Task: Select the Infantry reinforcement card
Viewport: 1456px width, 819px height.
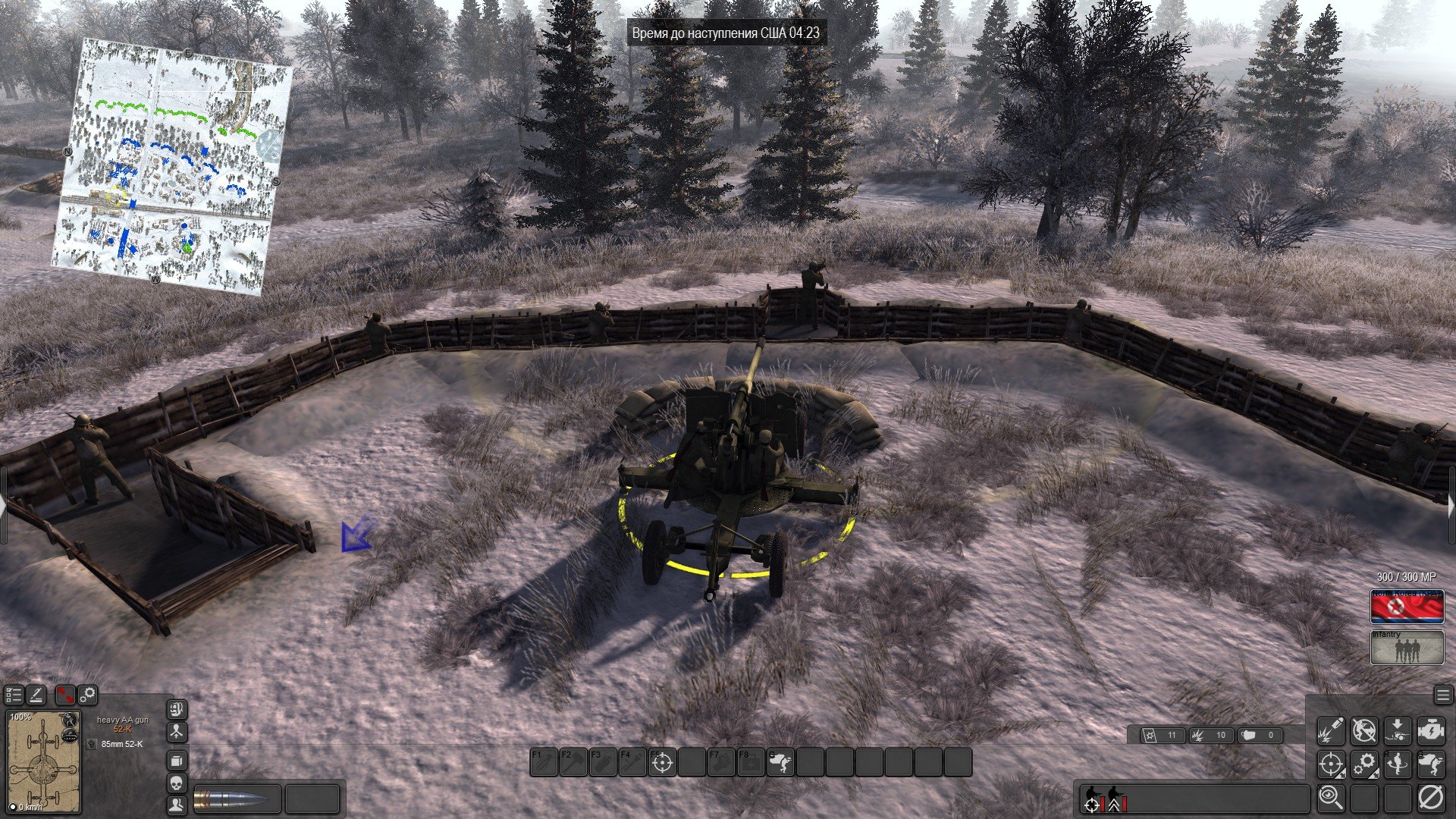Action: (x=1407, y=648)
